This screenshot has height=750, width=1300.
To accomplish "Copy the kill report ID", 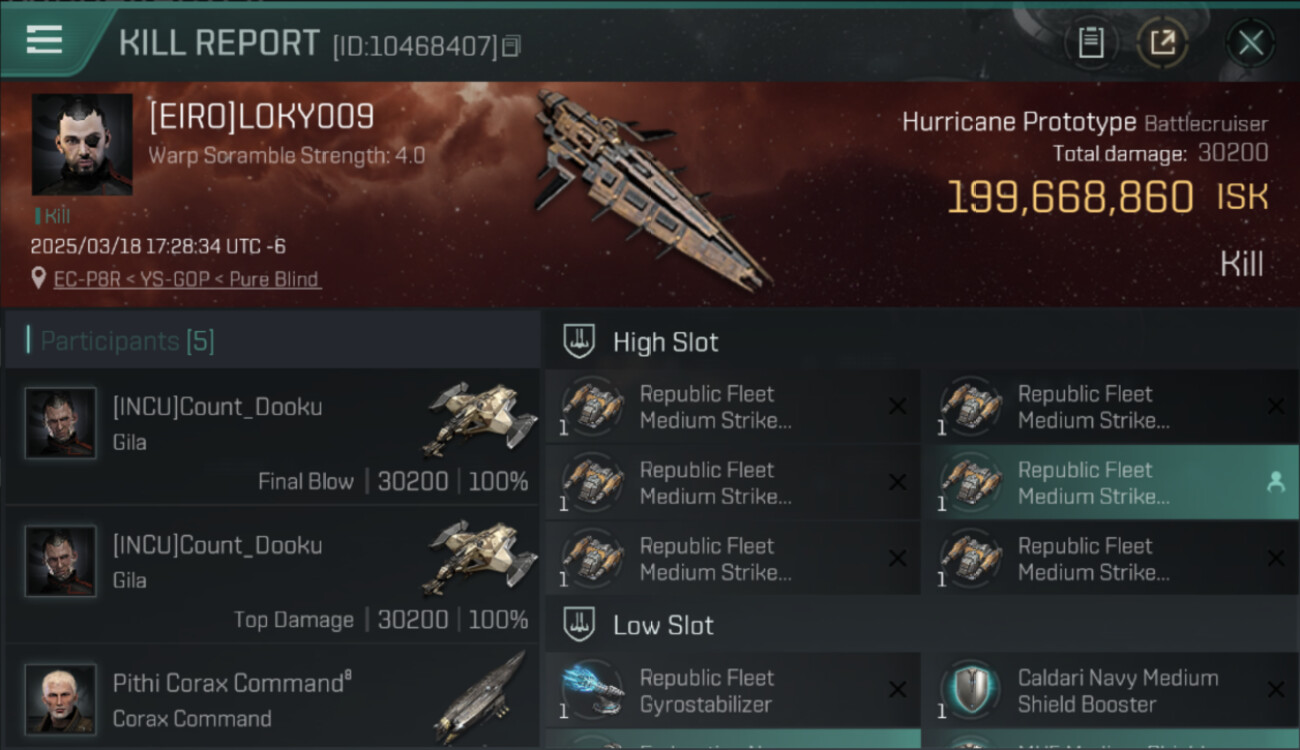I will click(x=511, y=46).
